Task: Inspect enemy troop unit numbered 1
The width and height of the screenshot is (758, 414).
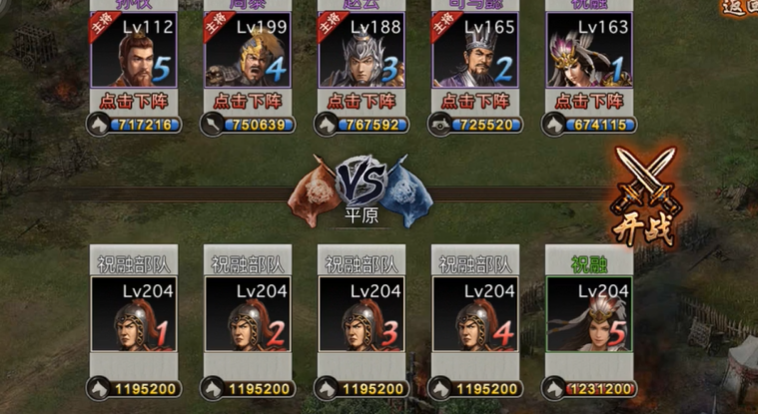Action: point(133,314)
